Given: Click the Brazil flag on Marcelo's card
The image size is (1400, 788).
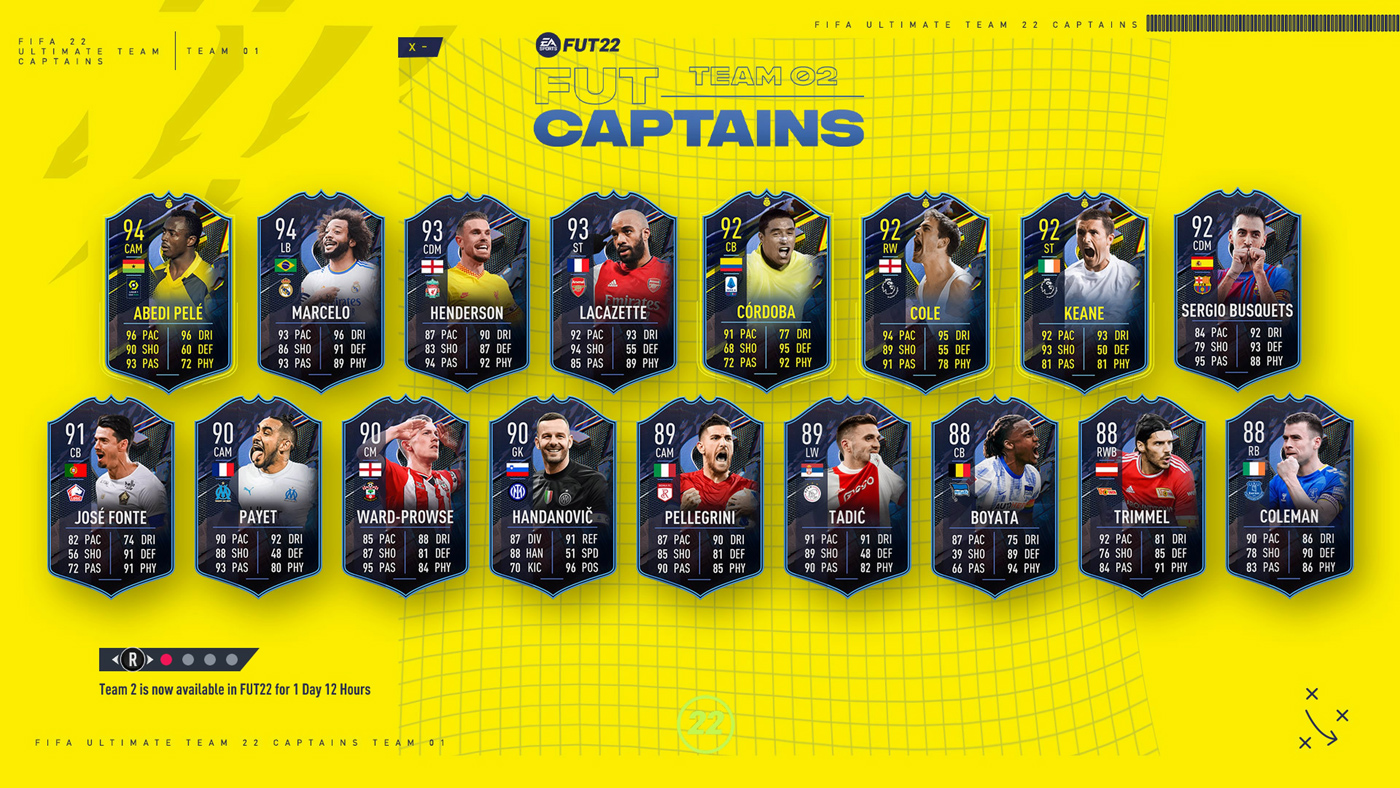Looking at the screenshot, I should tap(286, 266).
